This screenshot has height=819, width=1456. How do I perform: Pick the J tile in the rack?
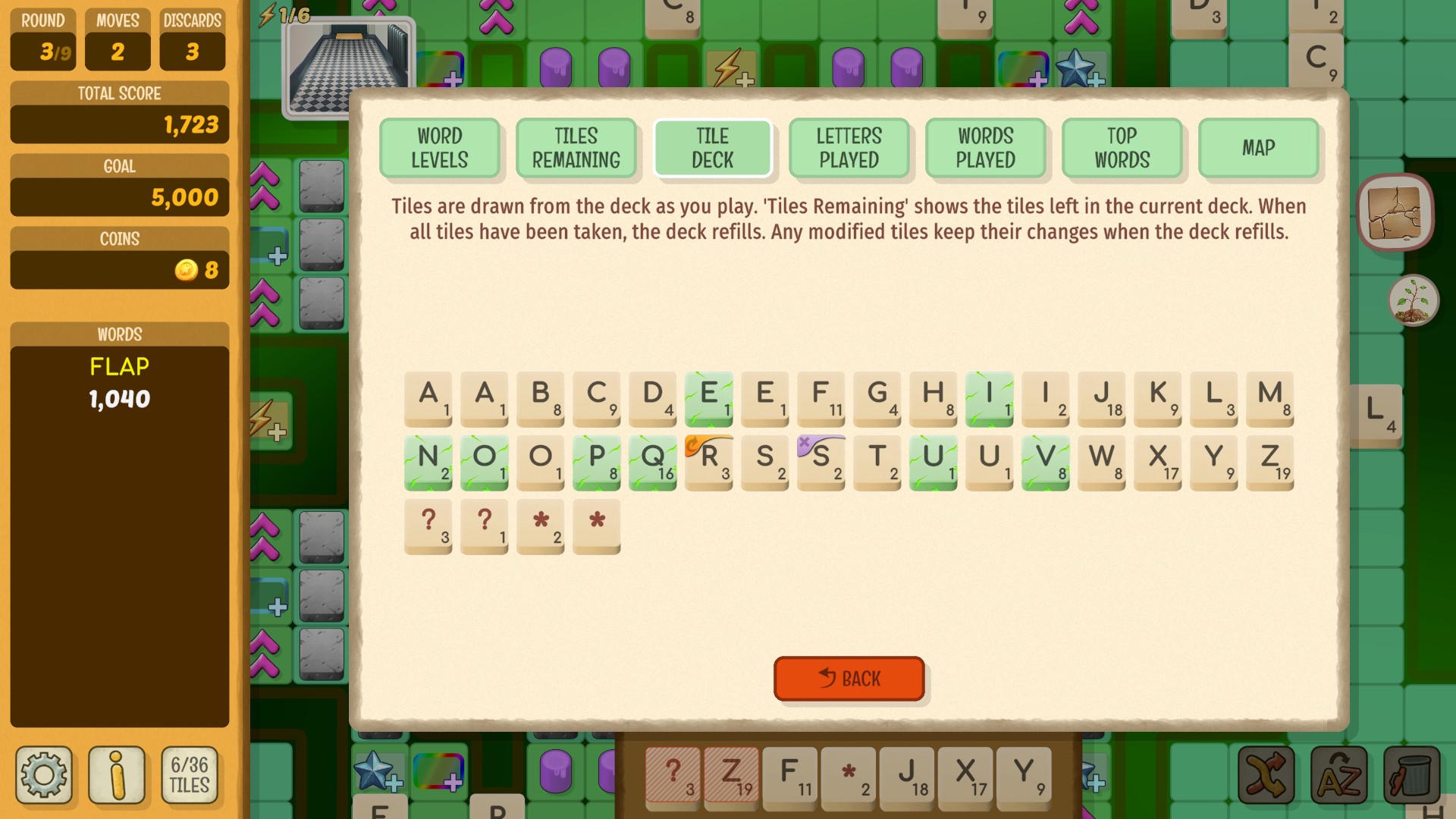click(x=907, y=775)
